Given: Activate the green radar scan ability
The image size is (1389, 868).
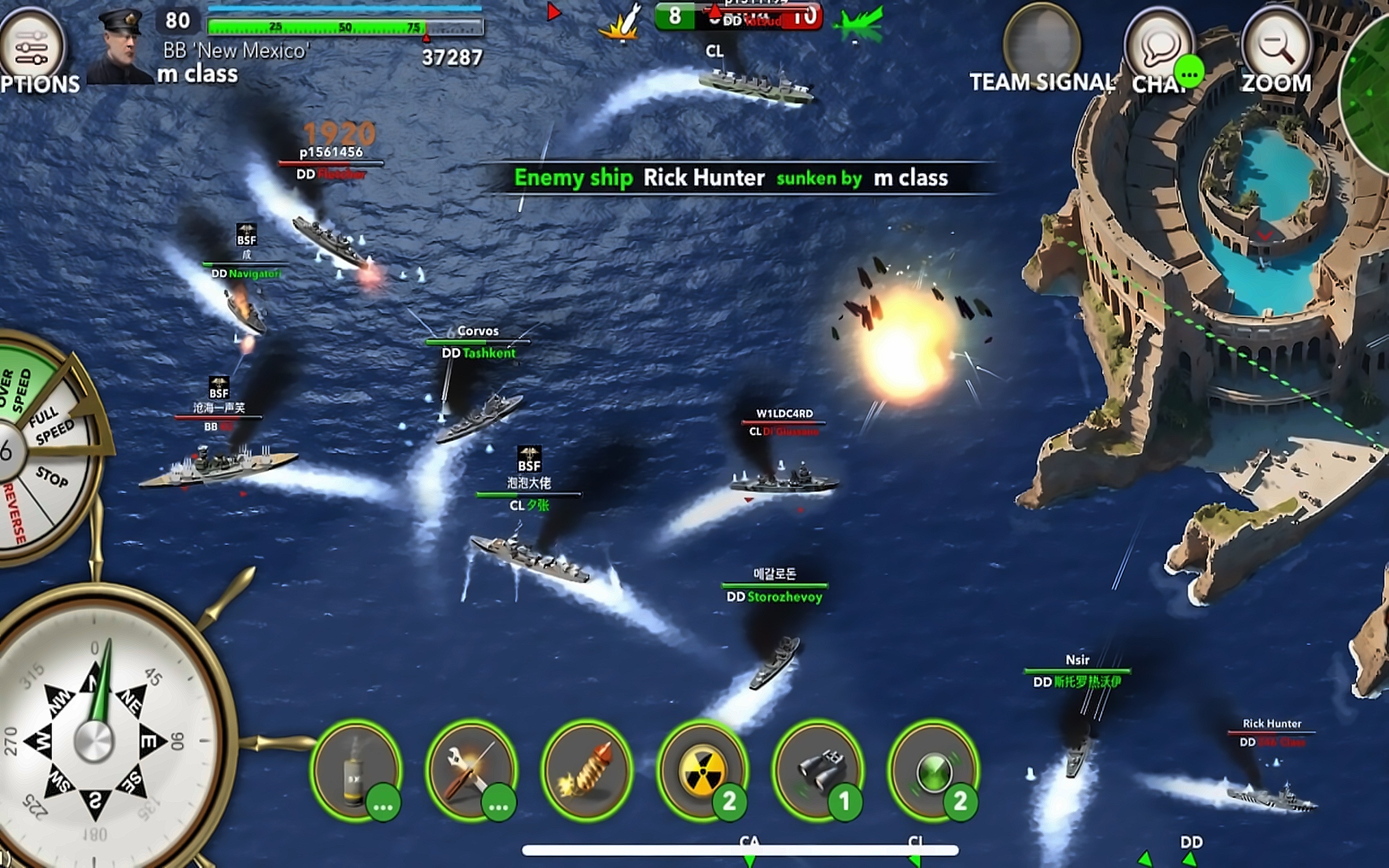Looking at the screenshot, I should tap(933, 770).
